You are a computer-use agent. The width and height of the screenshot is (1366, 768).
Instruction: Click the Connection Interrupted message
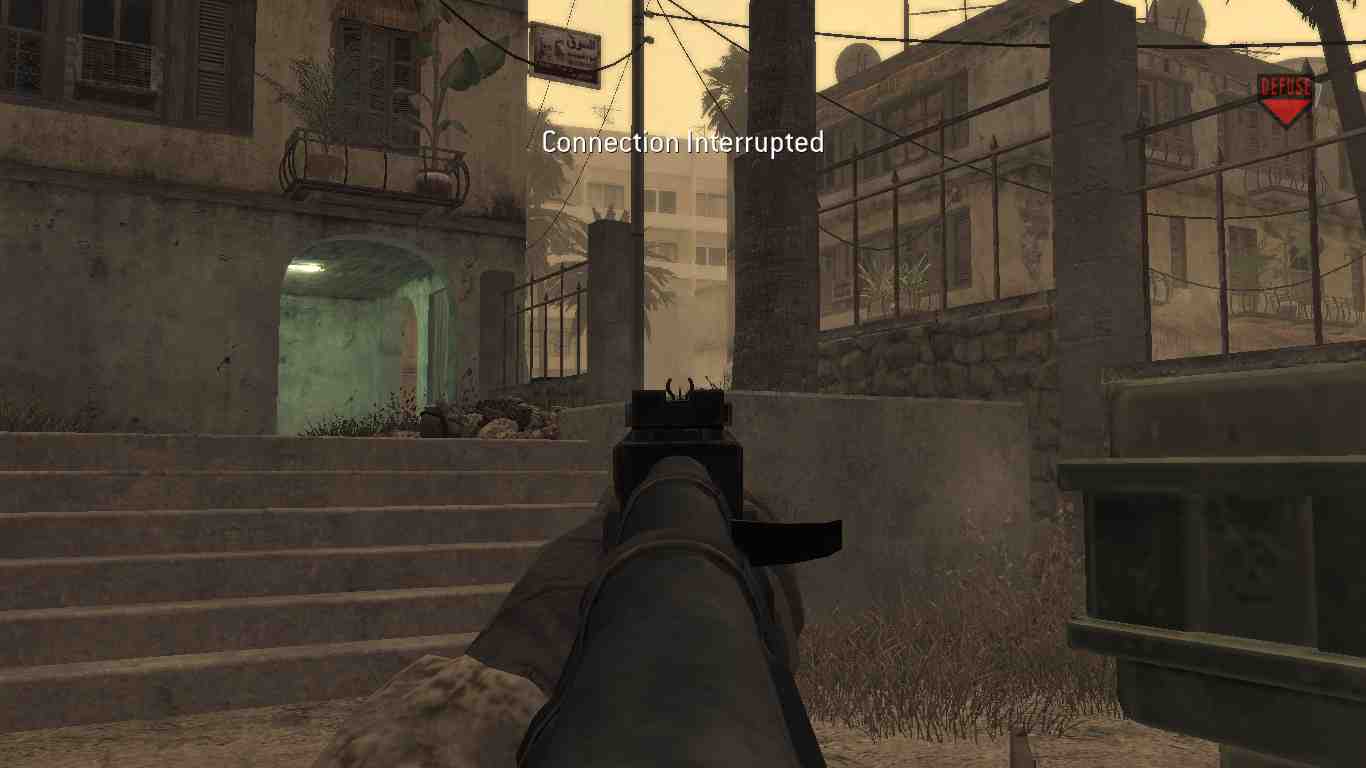(x=681, y=143)
